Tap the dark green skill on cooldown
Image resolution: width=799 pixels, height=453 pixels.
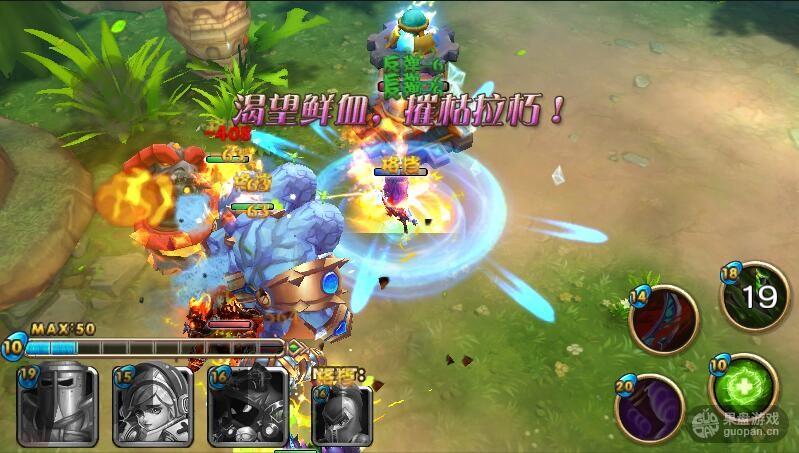click(x=757, y=298)
